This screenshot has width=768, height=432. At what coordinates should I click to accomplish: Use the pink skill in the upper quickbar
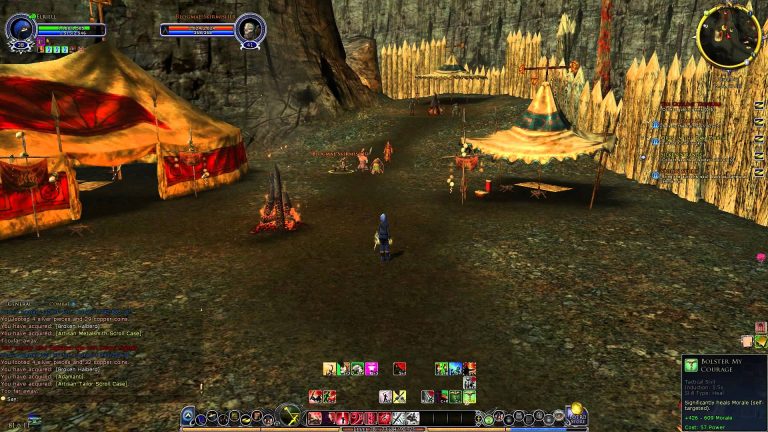pos(371,369)
